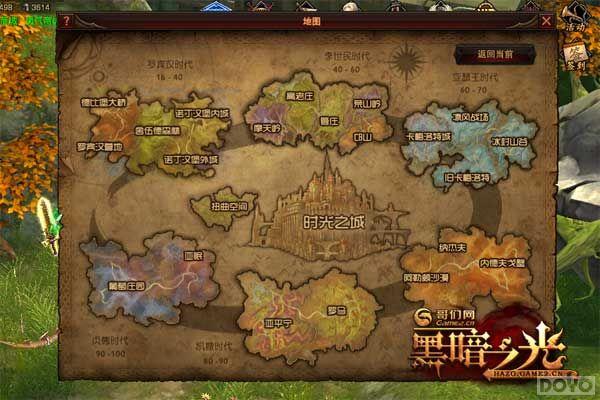Select the 葡萄庄园 map location
Image resolution: width=600 pixels, height=400 pixels.
[125, 285]
